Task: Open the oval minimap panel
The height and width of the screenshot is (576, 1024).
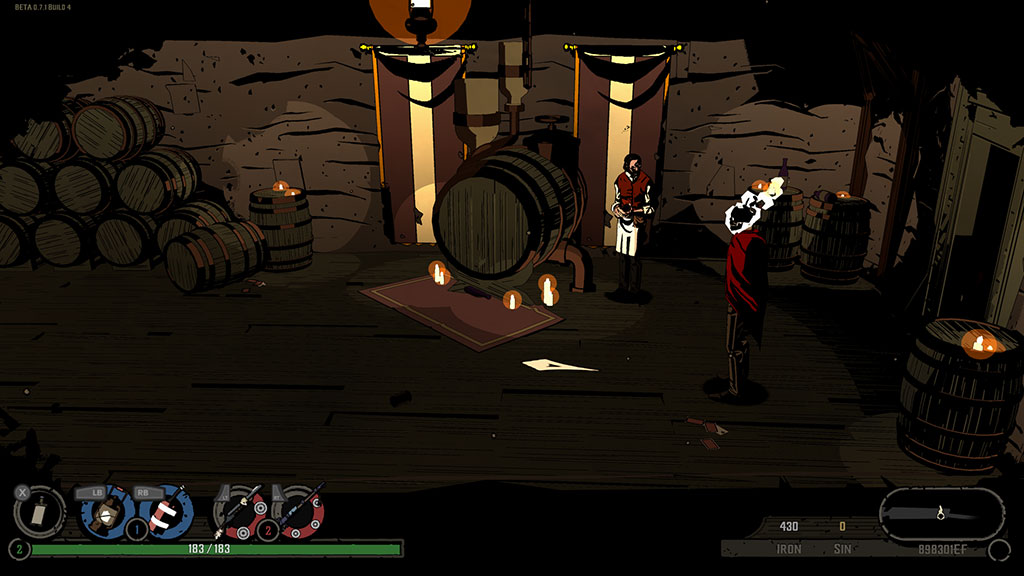Action: point(941,514)
